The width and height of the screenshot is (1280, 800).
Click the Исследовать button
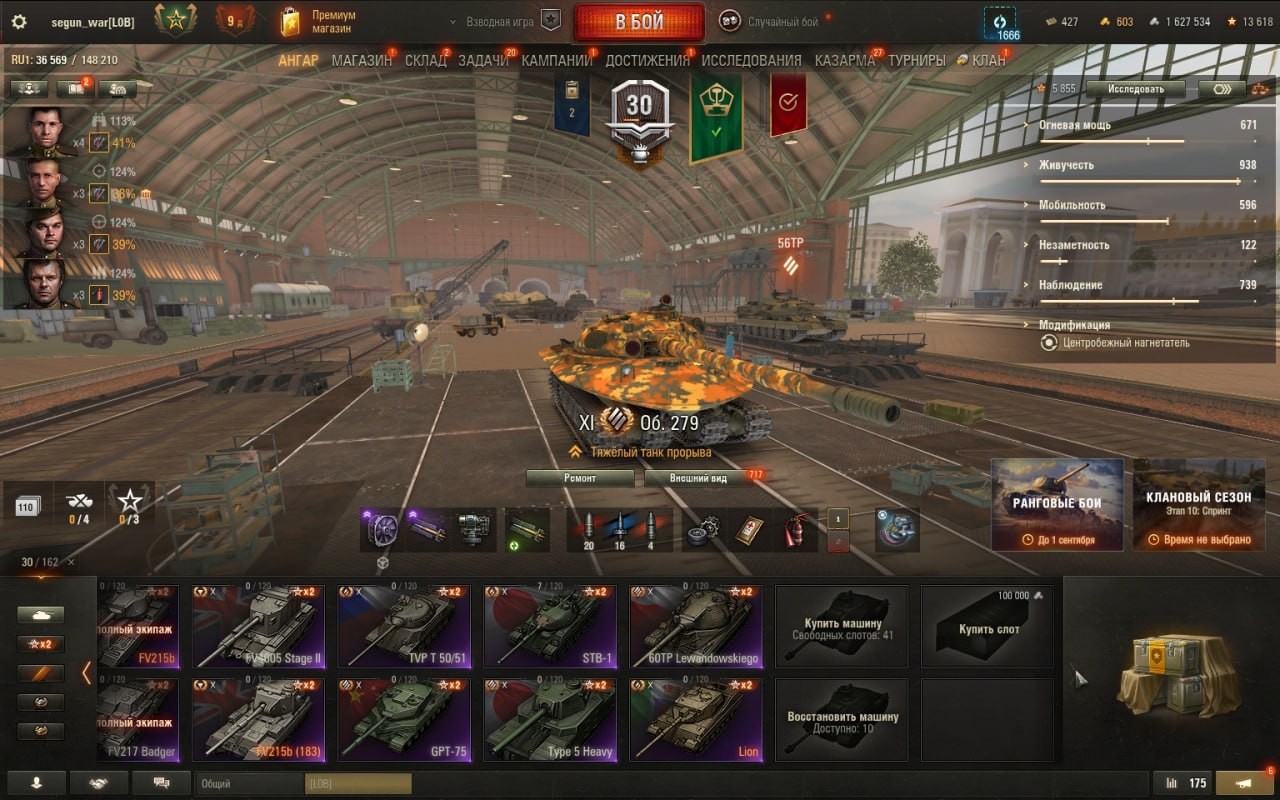coord(1135,89)
